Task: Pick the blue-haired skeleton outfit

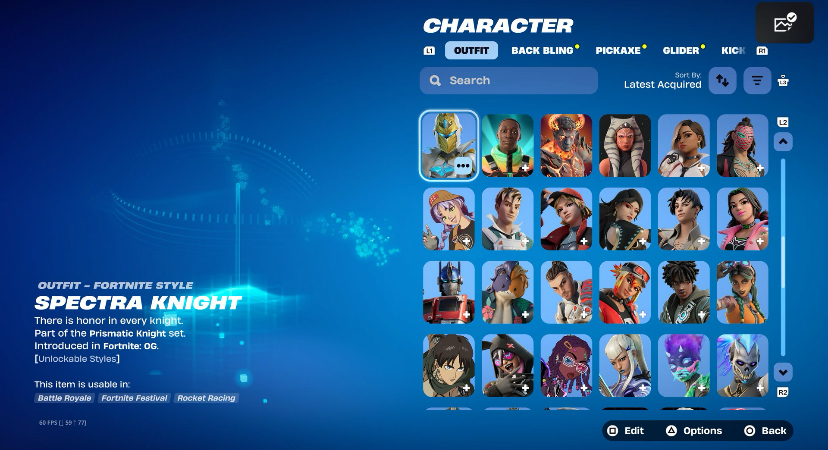Action: [x=743, y=366]
